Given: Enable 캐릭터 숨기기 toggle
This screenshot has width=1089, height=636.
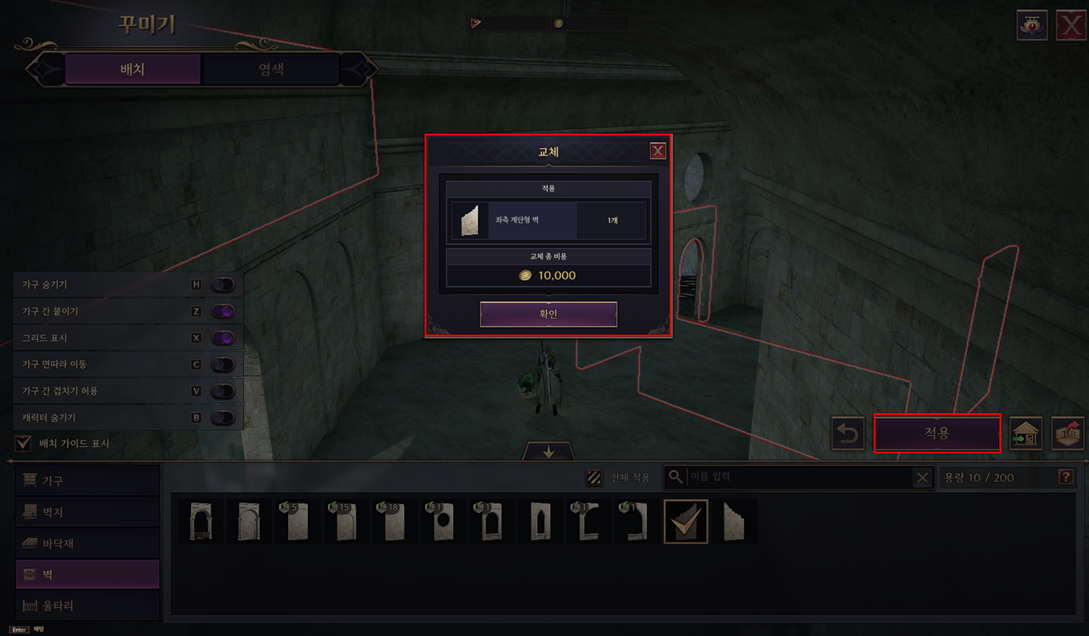Looking at the screenshot, I should (x=222, y=417).
